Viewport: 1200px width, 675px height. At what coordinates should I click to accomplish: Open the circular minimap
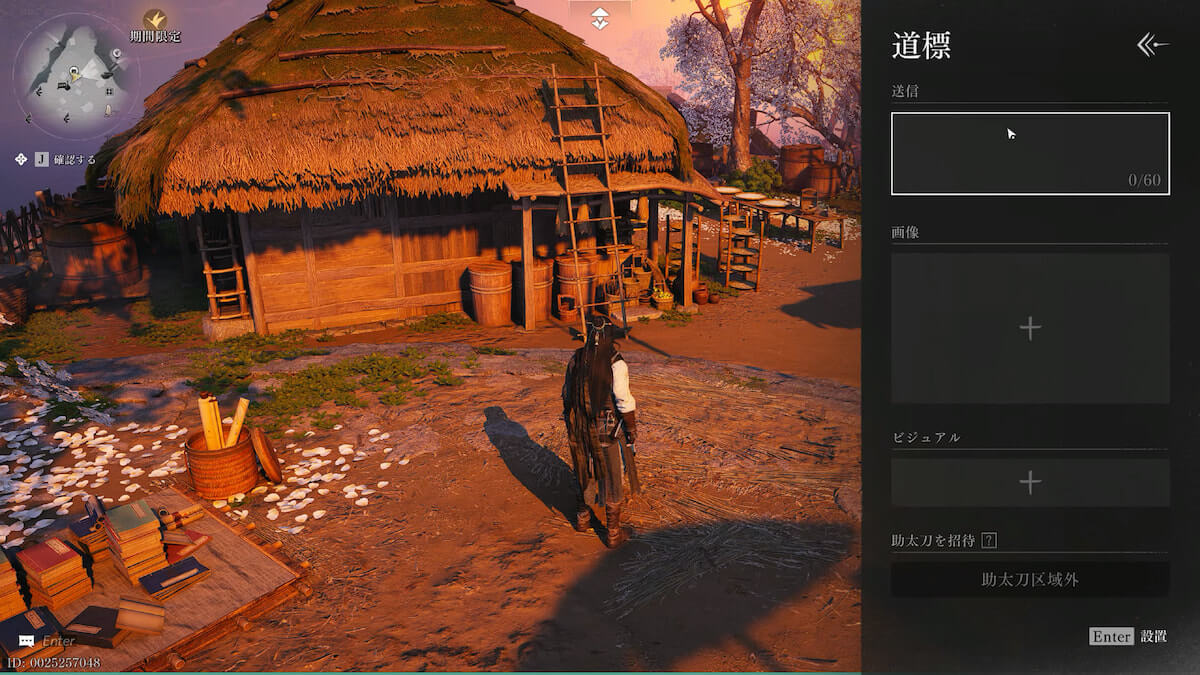76,74
